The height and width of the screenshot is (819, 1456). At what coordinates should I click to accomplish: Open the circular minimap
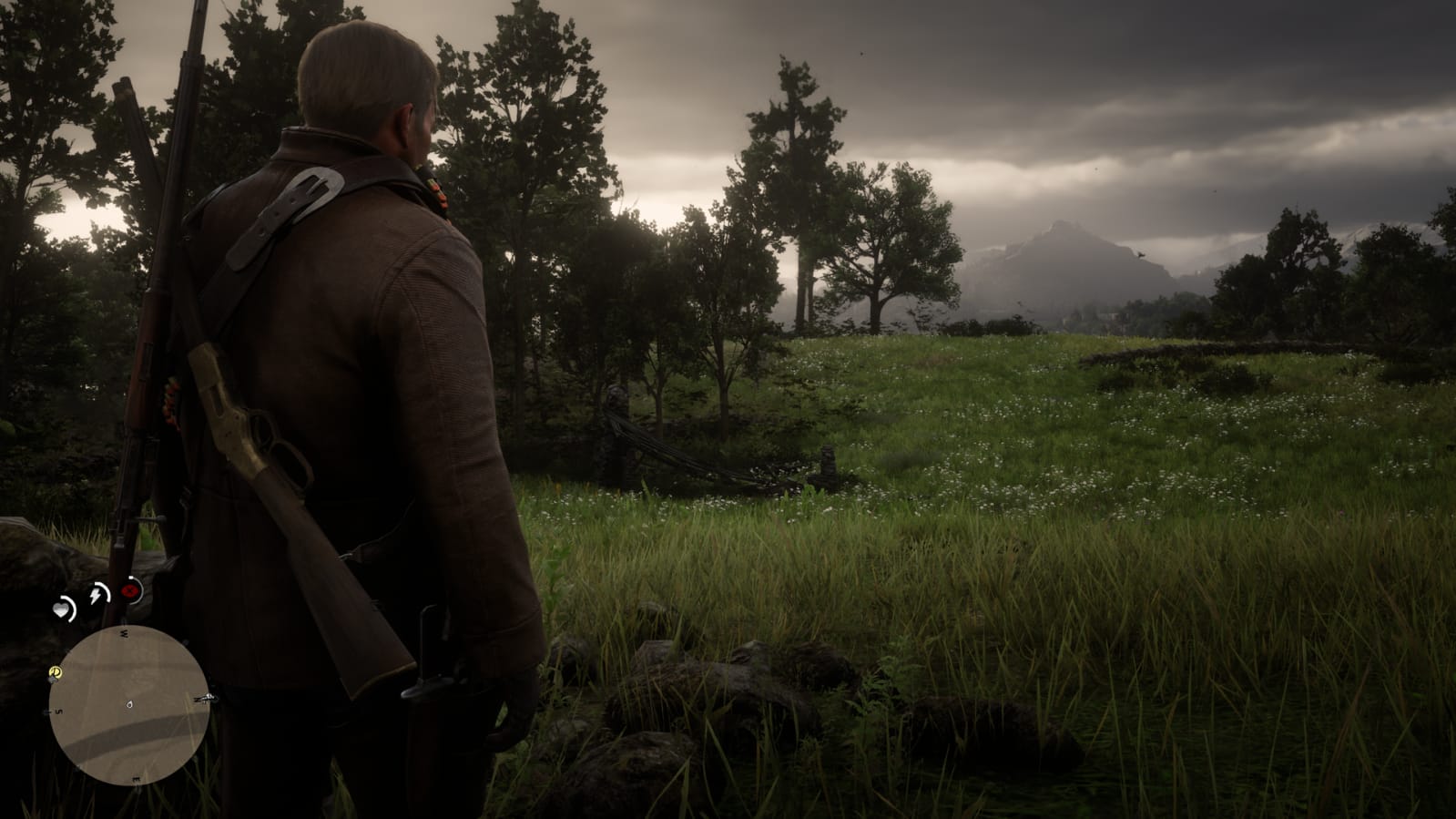(x=128, y=706)
